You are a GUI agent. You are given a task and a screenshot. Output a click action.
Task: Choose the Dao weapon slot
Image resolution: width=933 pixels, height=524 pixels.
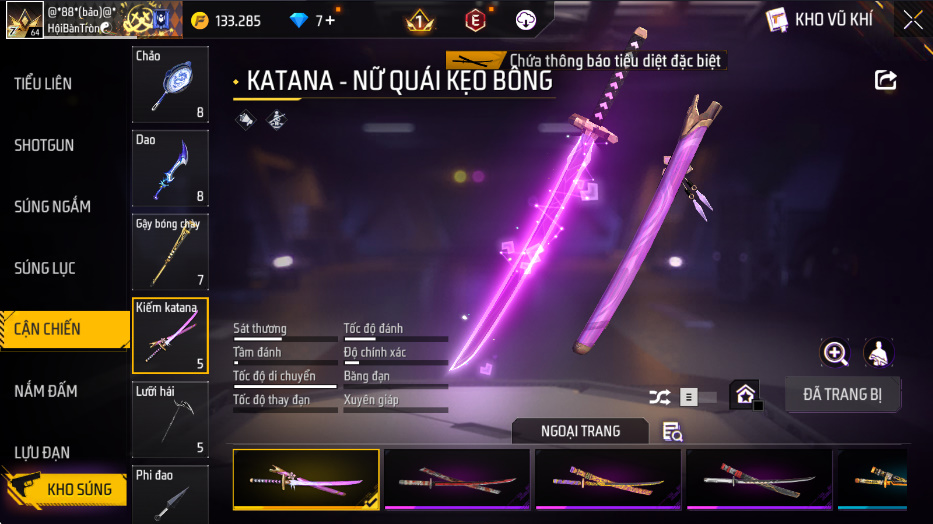[170, 167]
